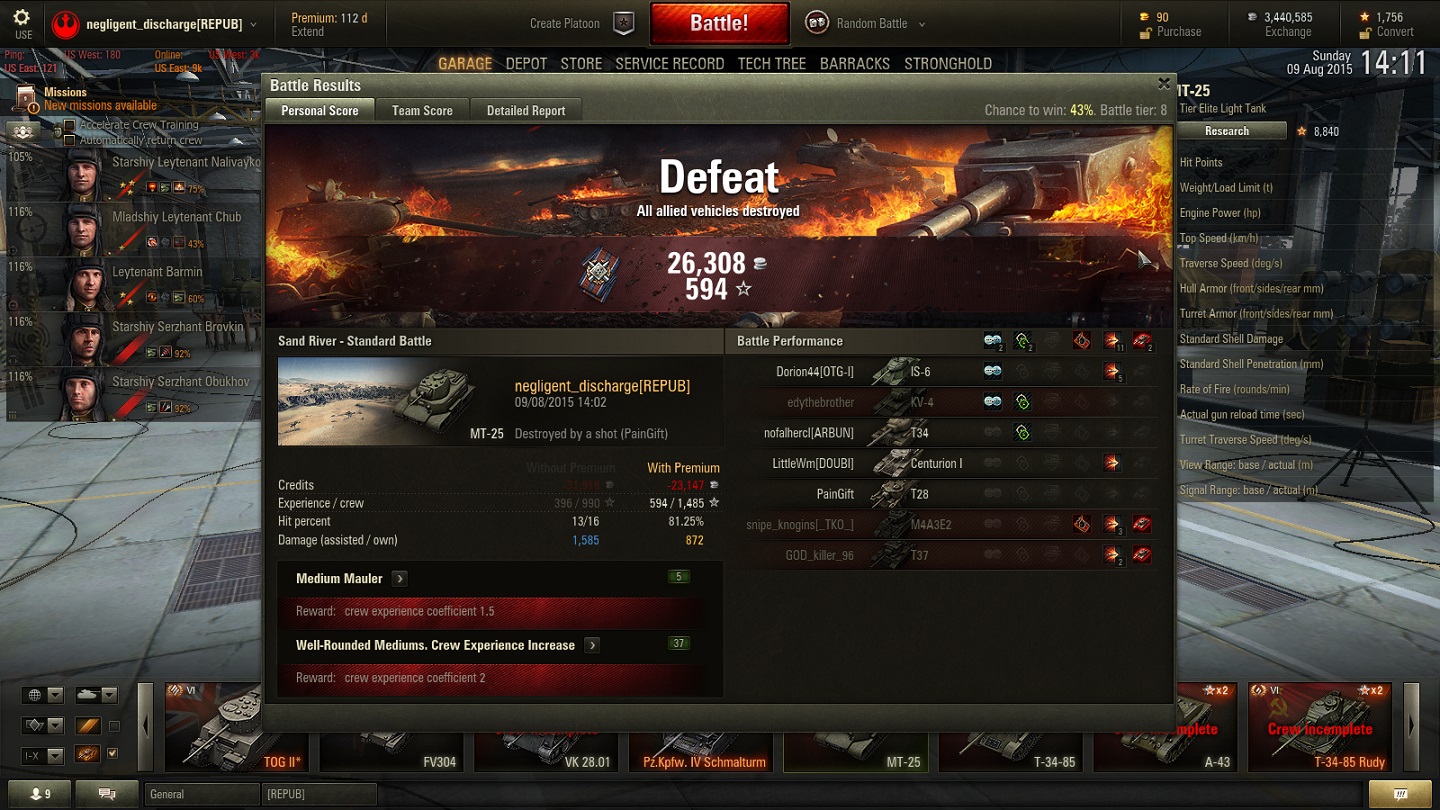
Task: Open the gear settings menu
Action: click(22, 22)
